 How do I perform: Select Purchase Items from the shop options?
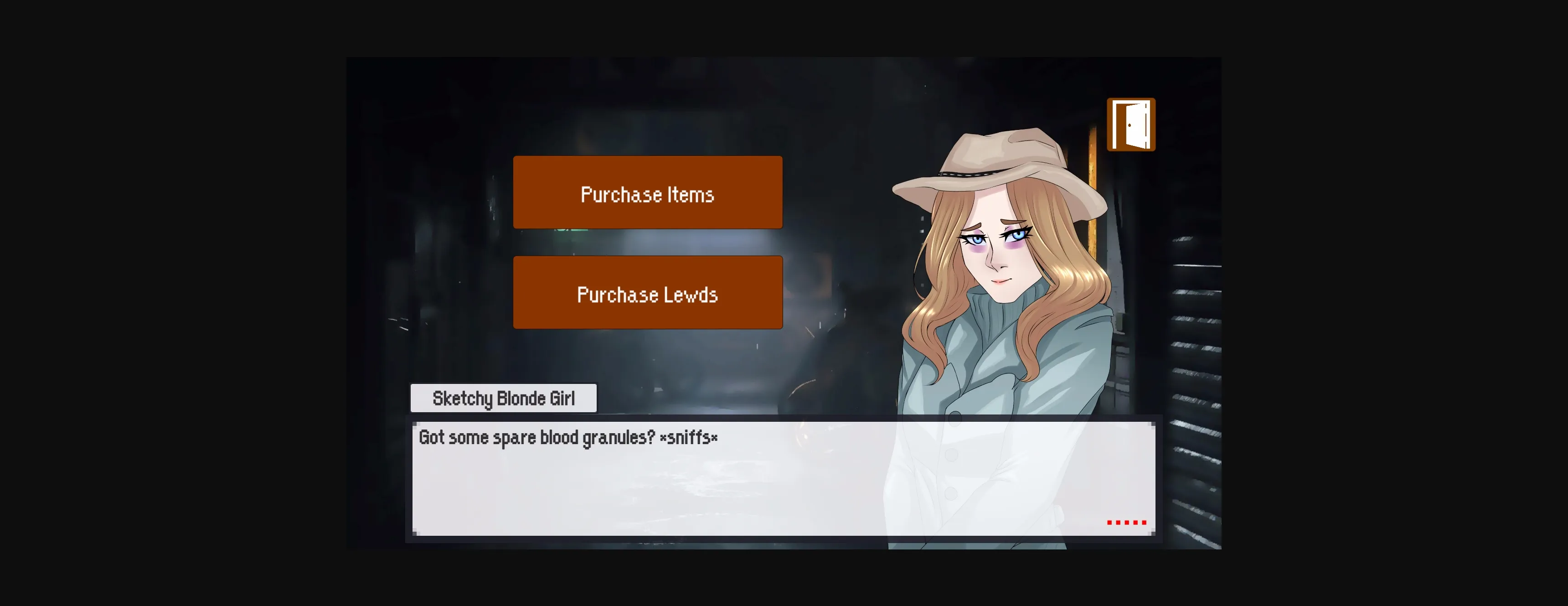pos(647,193)
